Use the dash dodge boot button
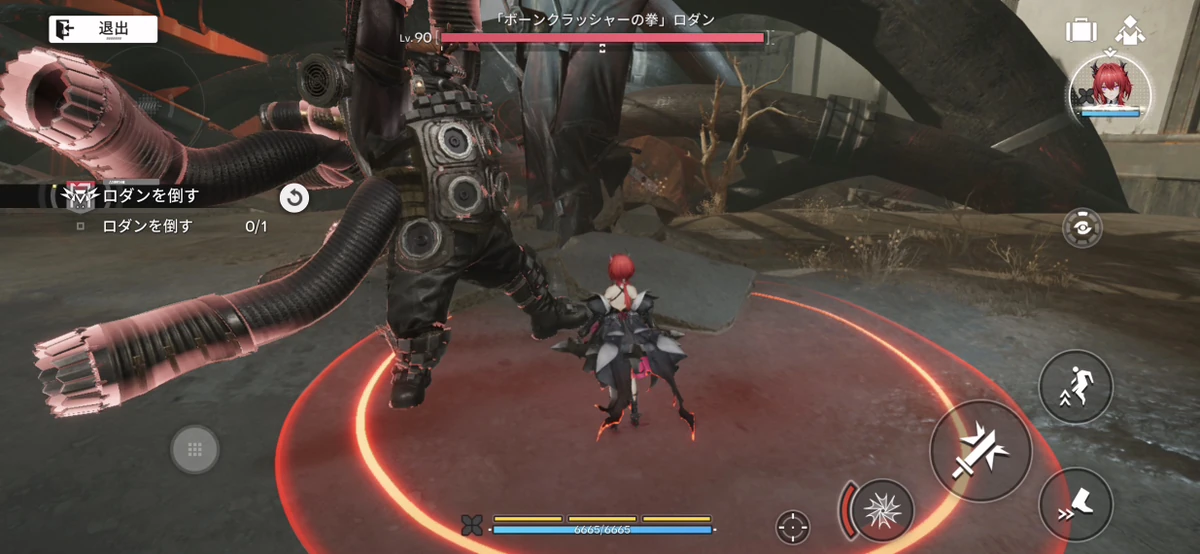The image size is (1200, 554). [x=1076, y=506]
